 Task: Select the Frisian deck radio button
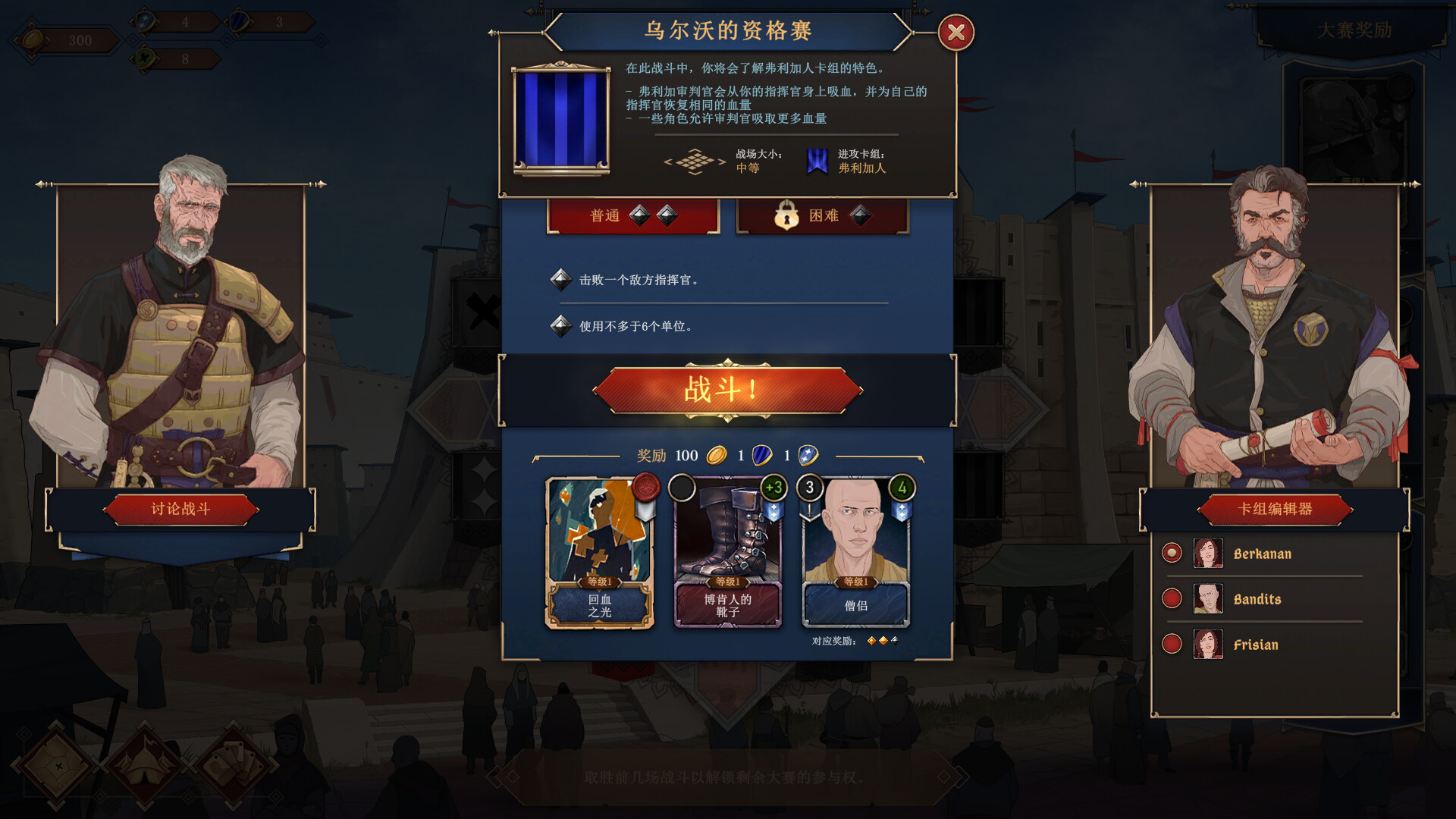click(x=1172, y=644)
